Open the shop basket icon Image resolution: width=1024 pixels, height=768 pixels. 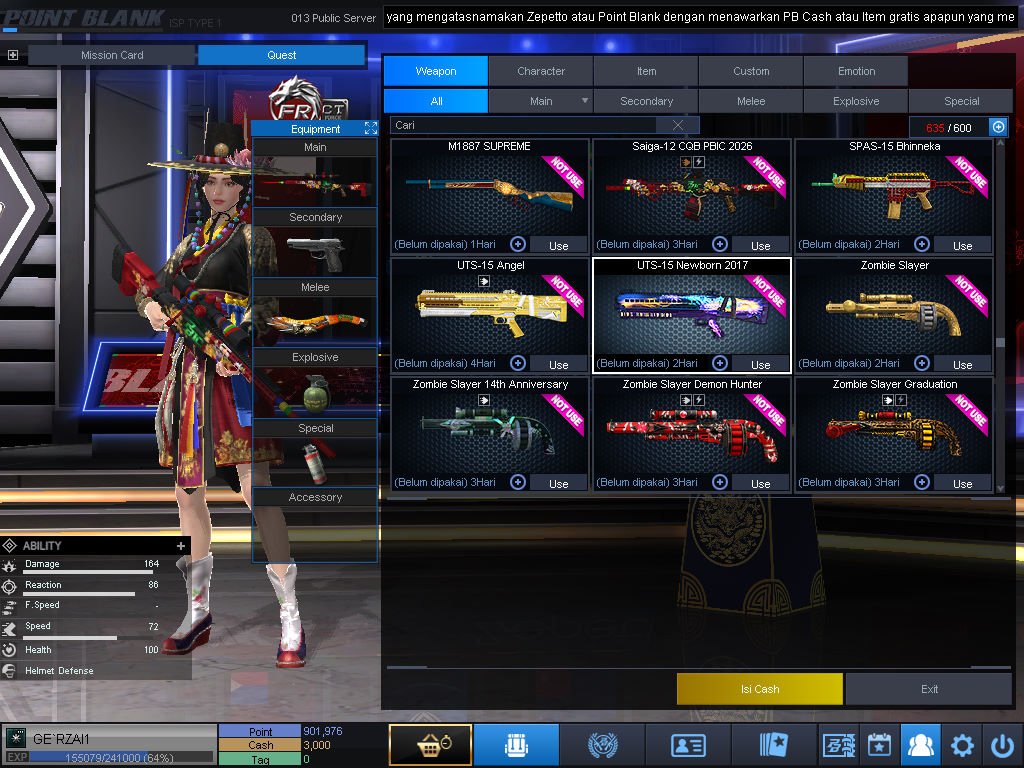[430, 745]
